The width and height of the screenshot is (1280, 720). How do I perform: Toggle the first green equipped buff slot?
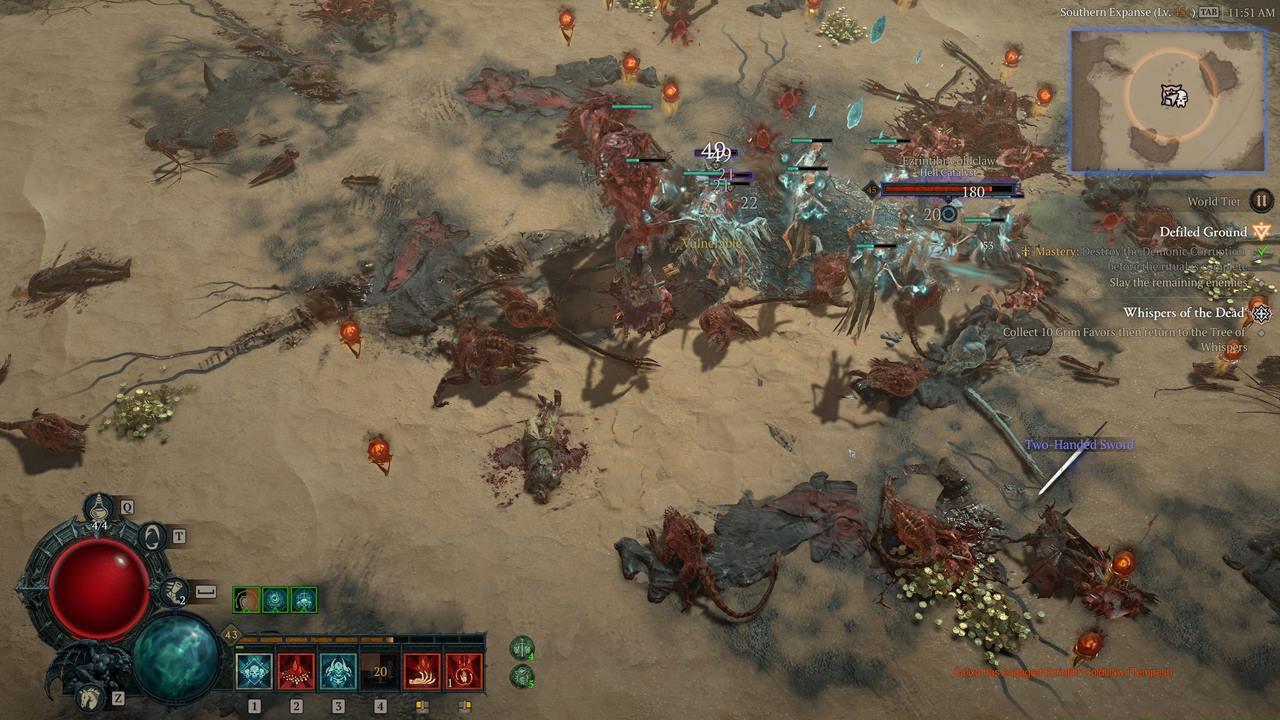point(245,598)
